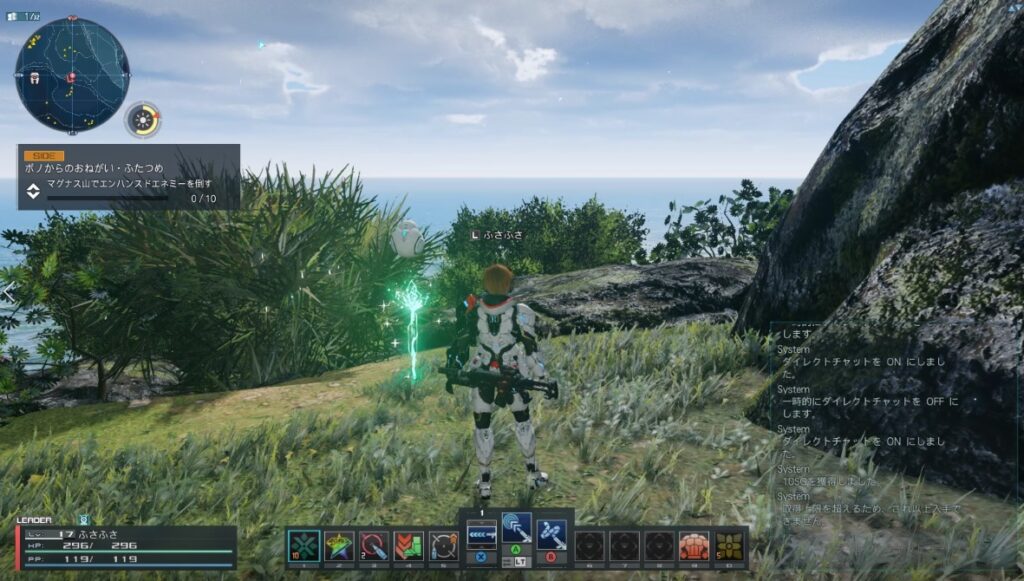1024x581 pixels.
Task: Use the red chevrons green blocks hotbar icon
Action: point(408,546)
